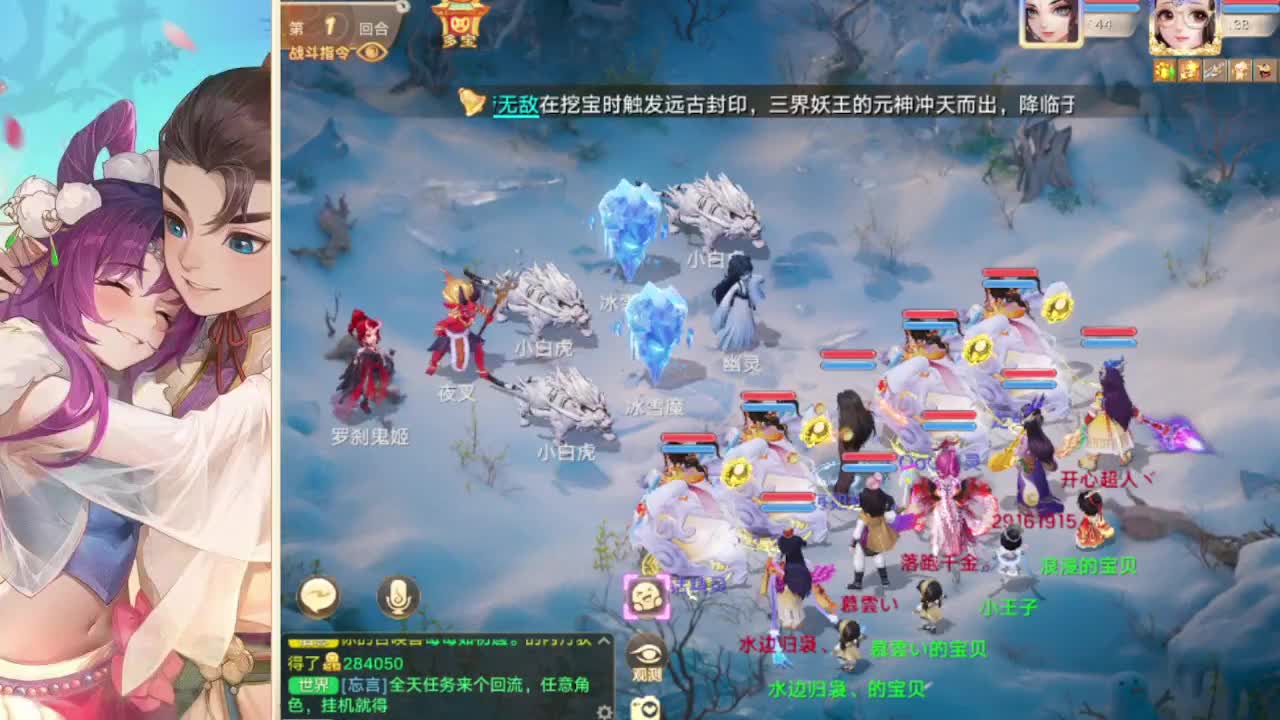The width and height of the screenshot is (1280, 720).
Task: Toggle the battle panel collapse circle
Action: (x=404, y=8)
